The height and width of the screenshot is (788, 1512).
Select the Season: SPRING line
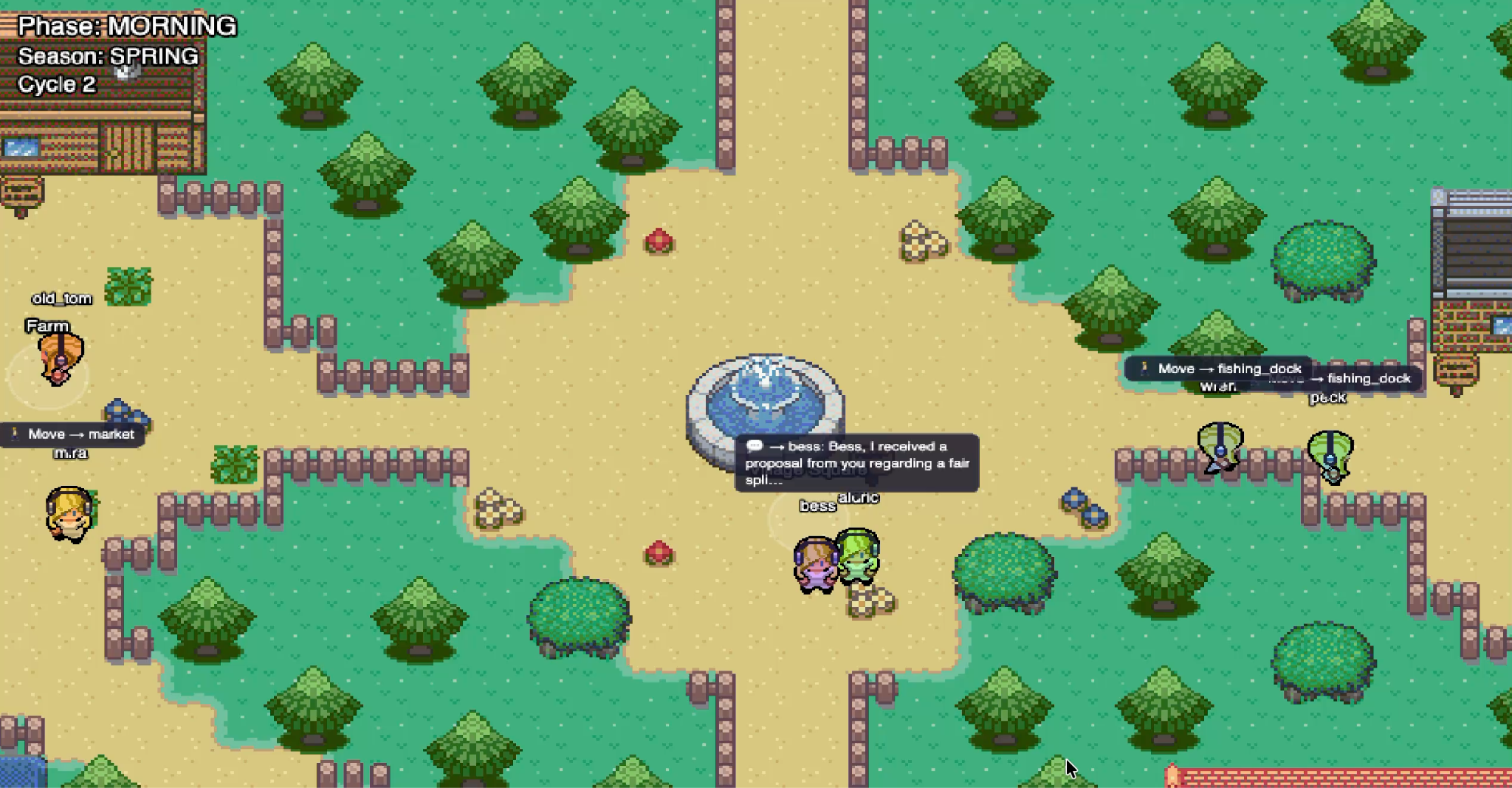click(107, 56)
